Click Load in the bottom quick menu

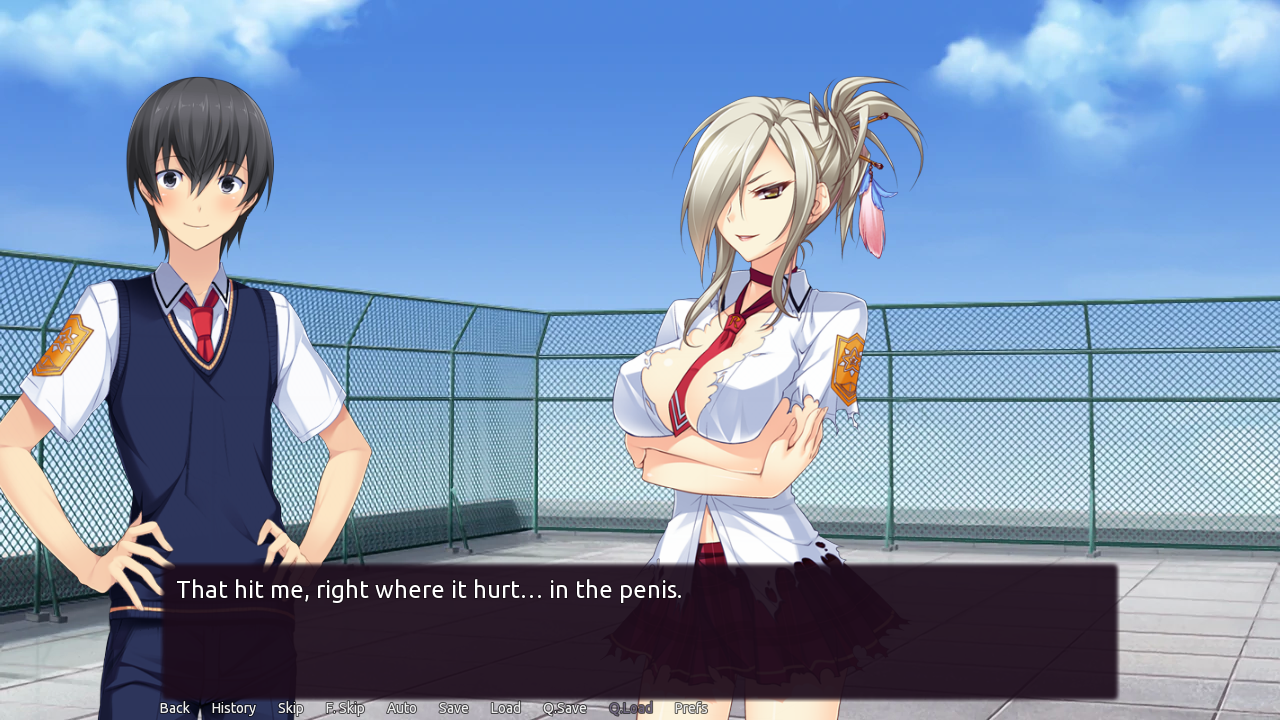[x=505, y=707]
